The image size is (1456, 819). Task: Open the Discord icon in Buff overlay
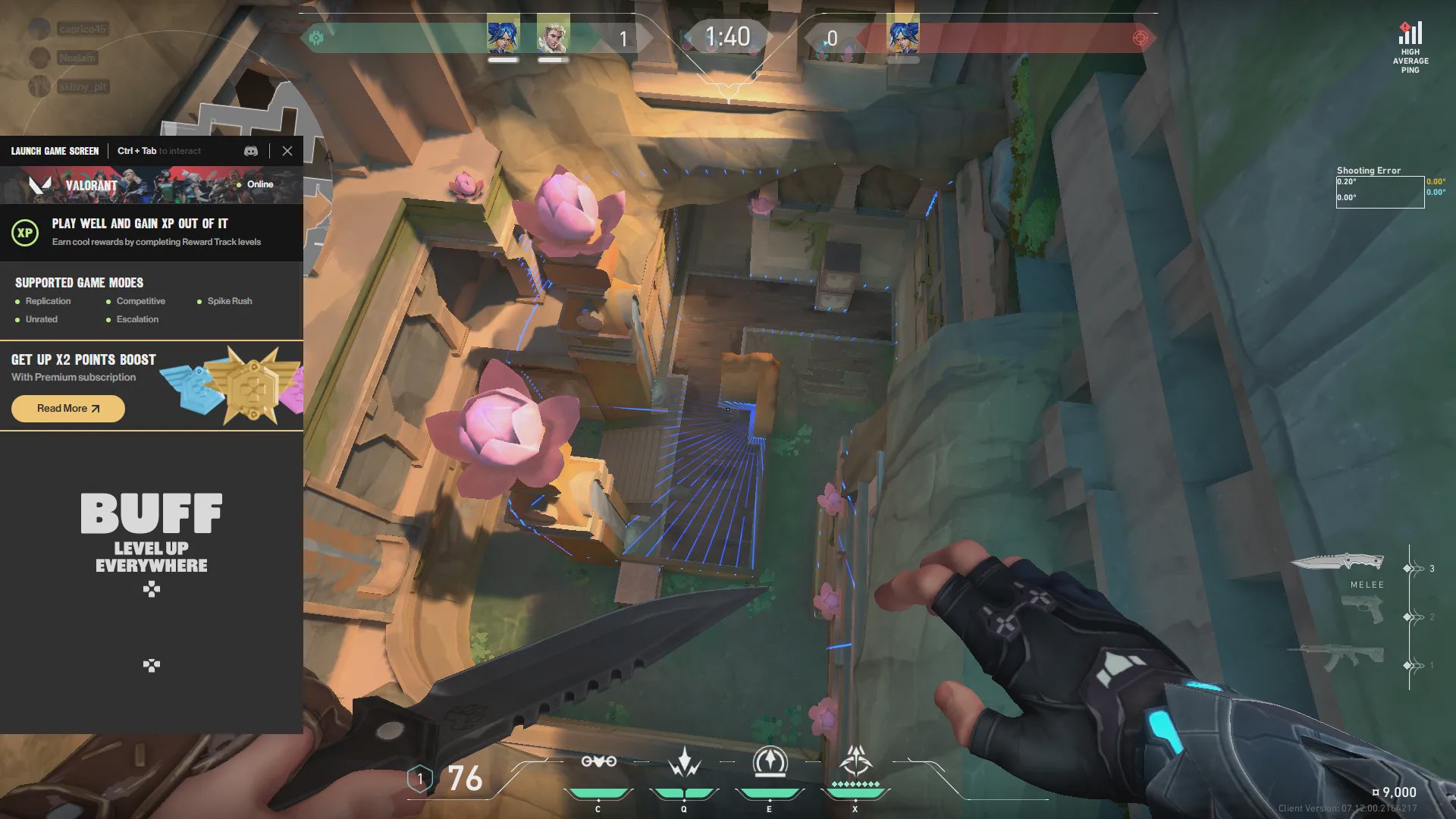(x=251, y=151)
